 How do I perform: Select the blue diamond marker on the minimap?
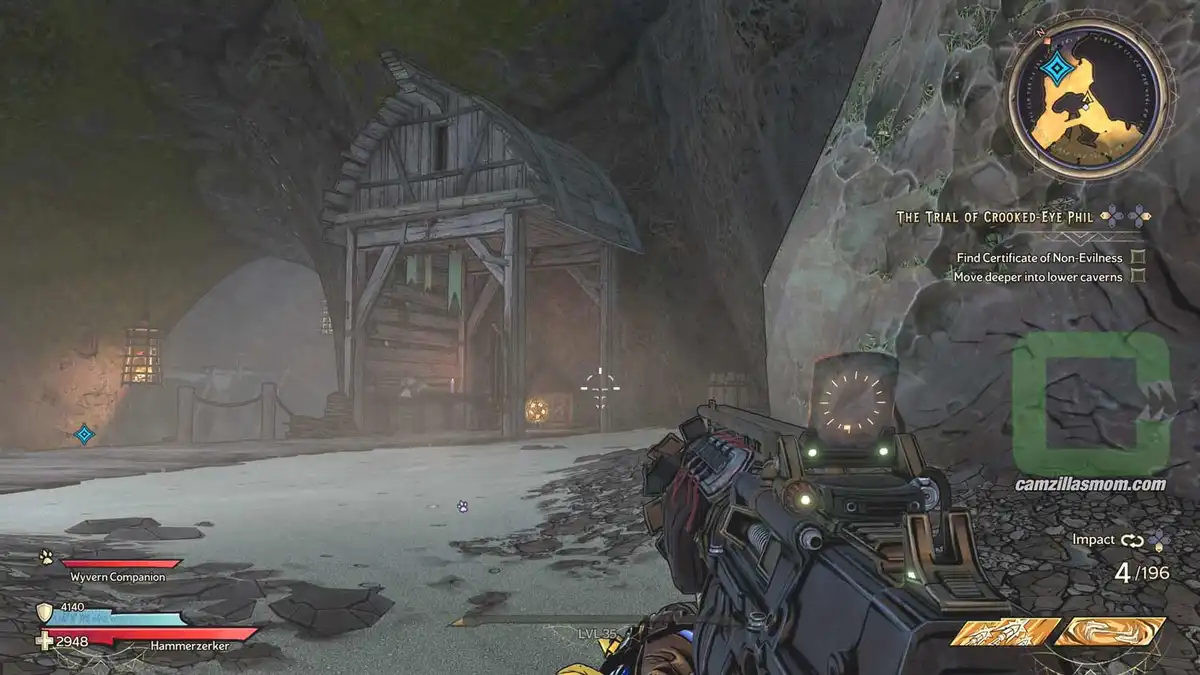click(1056, 68)
